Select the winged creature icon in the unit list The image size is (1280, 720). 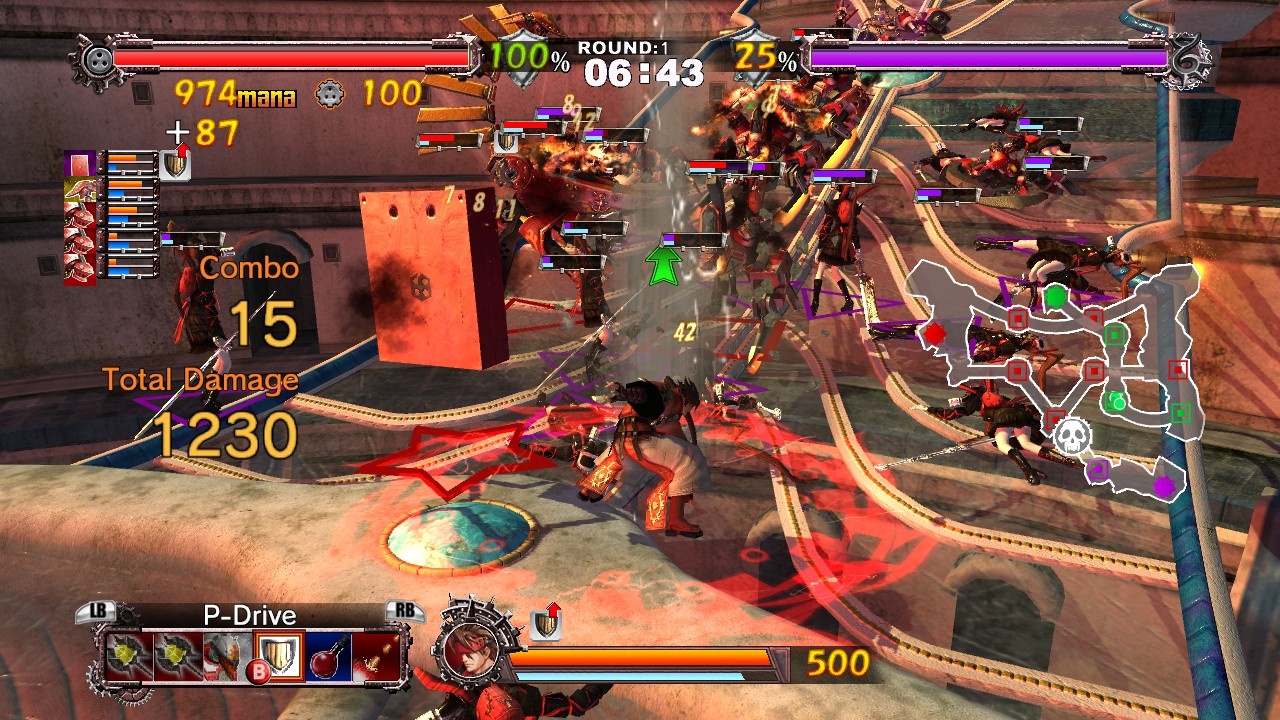[82, 189]
